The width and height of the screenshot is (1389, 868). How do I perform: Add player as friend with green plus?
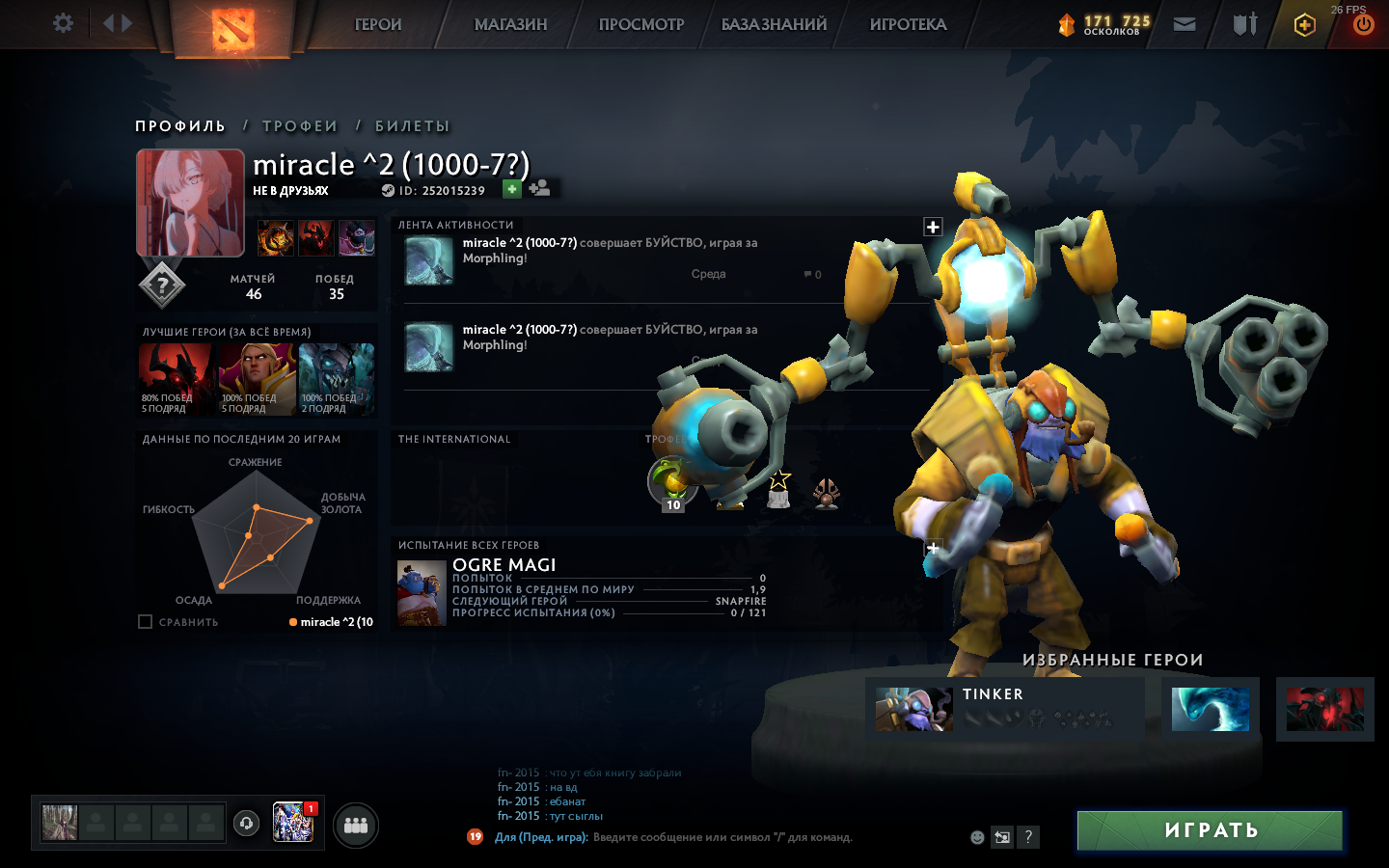pyautogui.click(x=512, y=189)
